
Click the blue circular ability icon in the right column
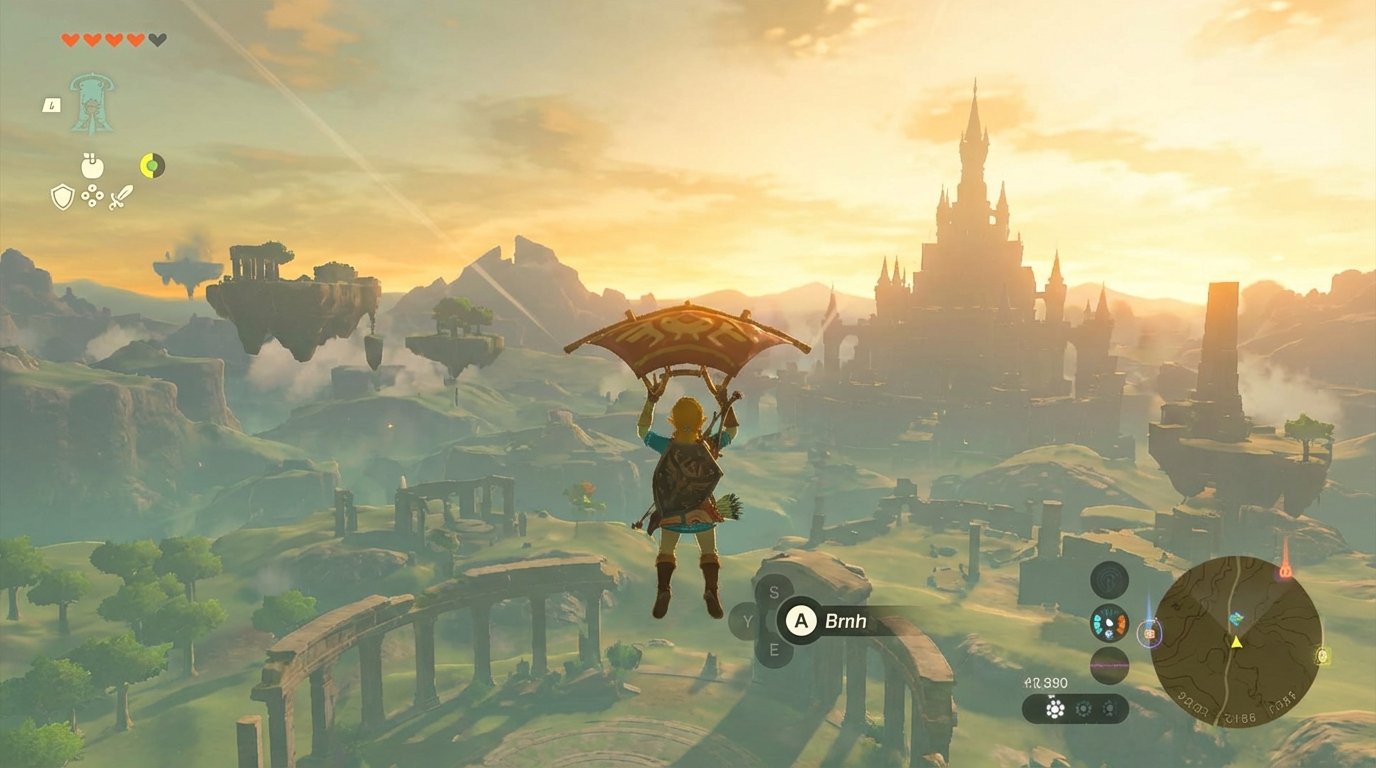pos(1108,621)
